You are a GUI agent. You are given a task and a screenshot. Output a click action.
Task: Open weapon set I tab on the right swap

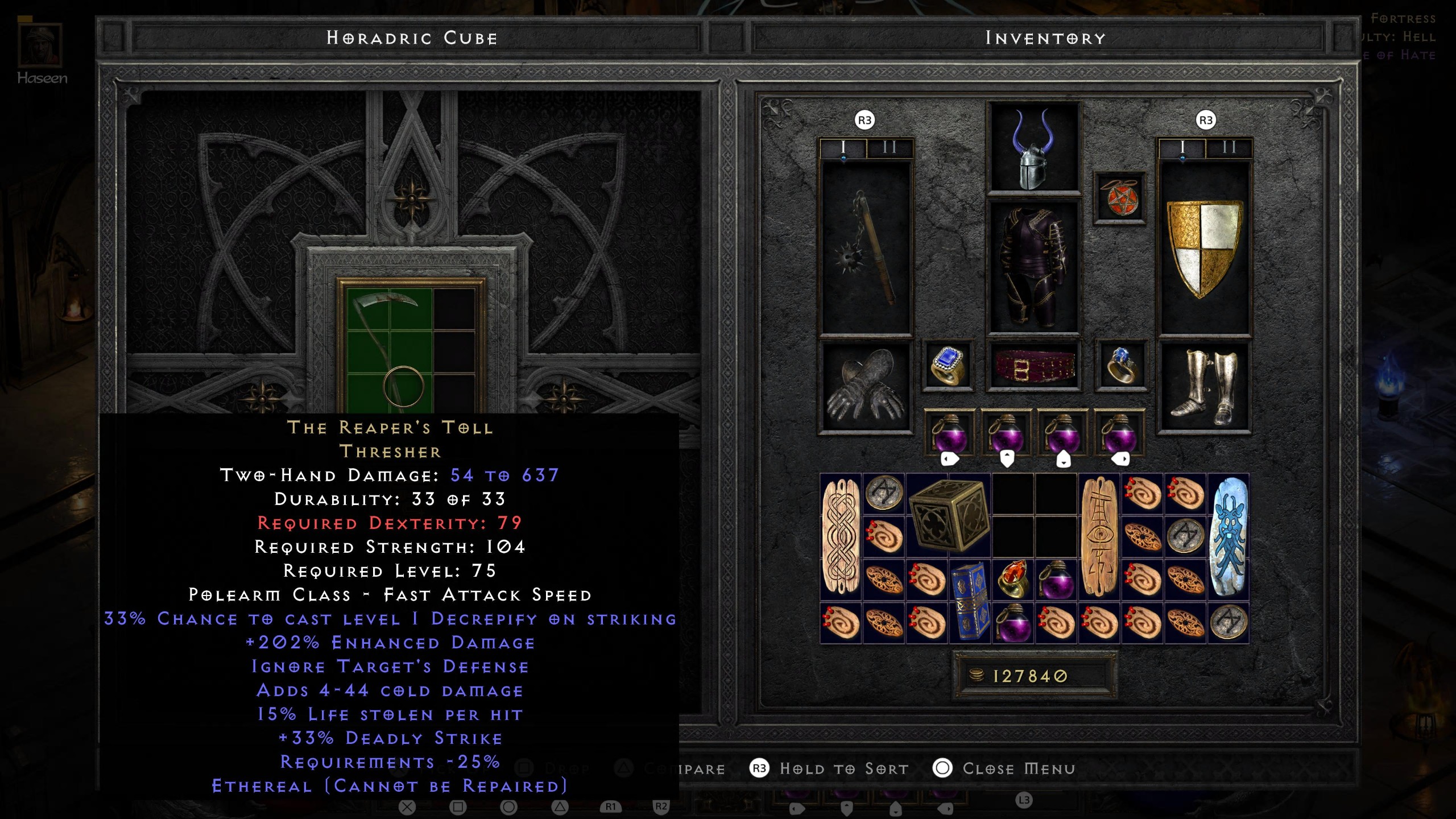pyautogui.click(x=1184, y=150)
